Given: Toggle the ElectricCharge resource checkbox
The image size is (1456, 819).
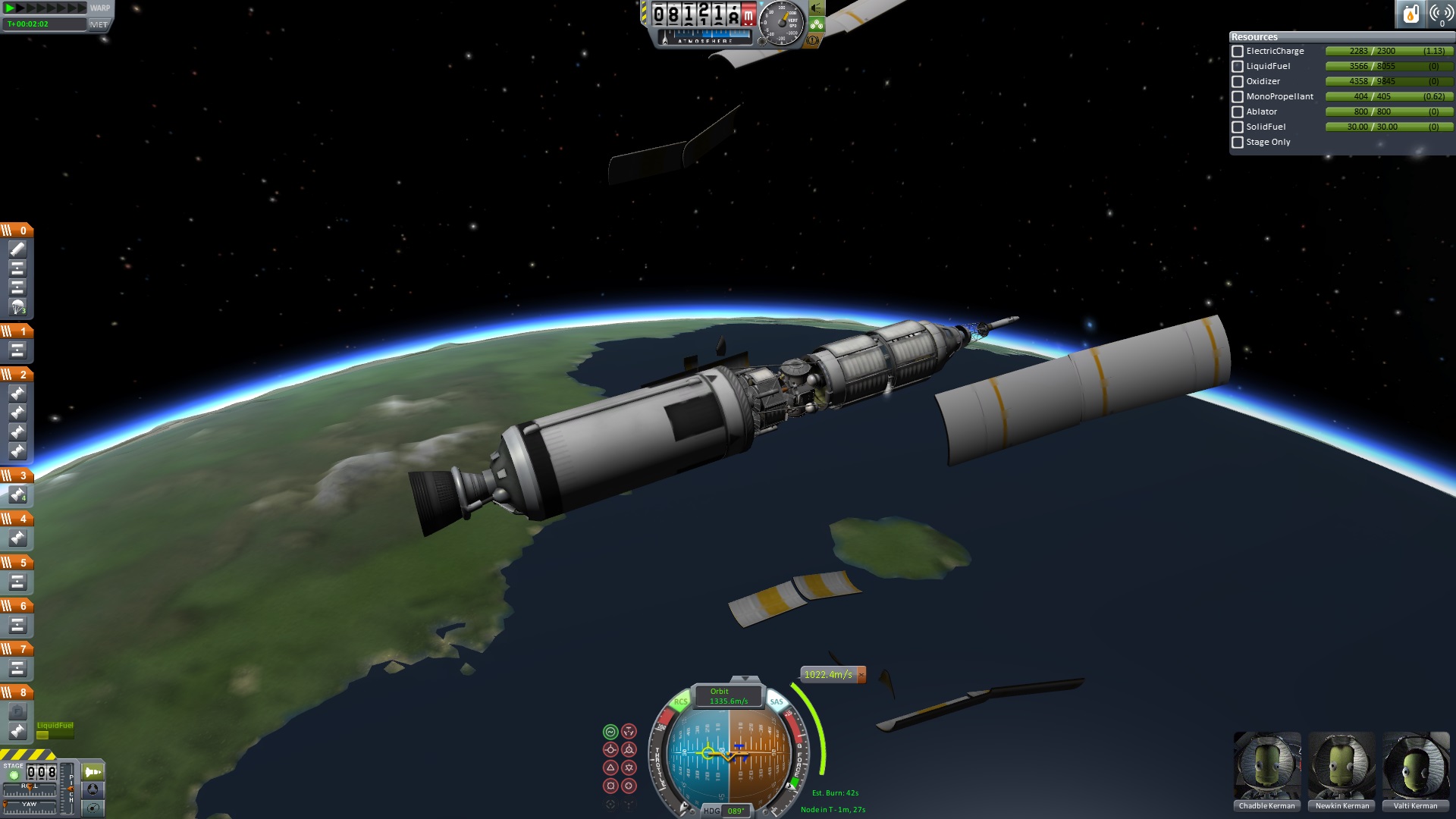Looking at the screenshot, I should point(1238,52).
